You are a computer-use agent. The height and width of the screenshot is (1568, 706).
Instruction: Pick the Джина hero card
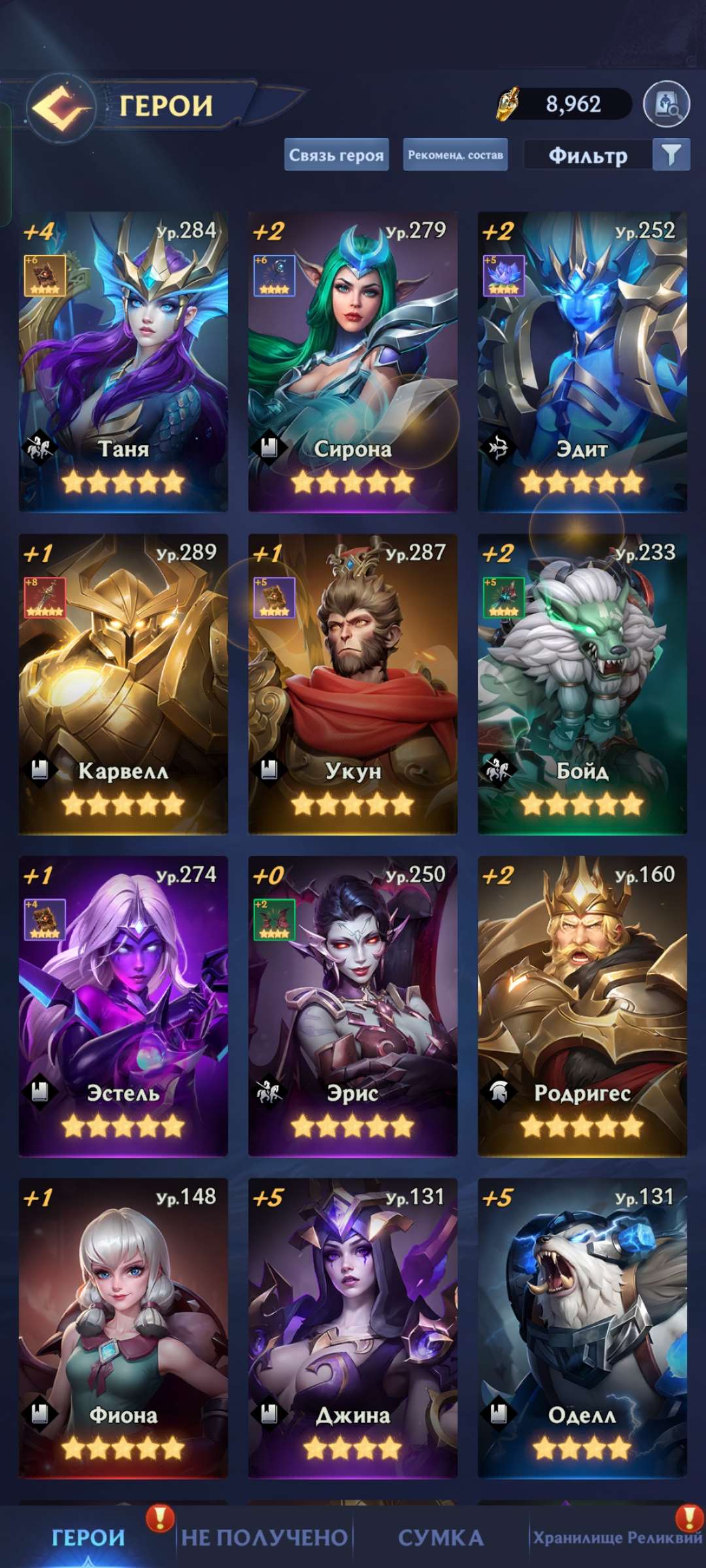coord(352,1328)
